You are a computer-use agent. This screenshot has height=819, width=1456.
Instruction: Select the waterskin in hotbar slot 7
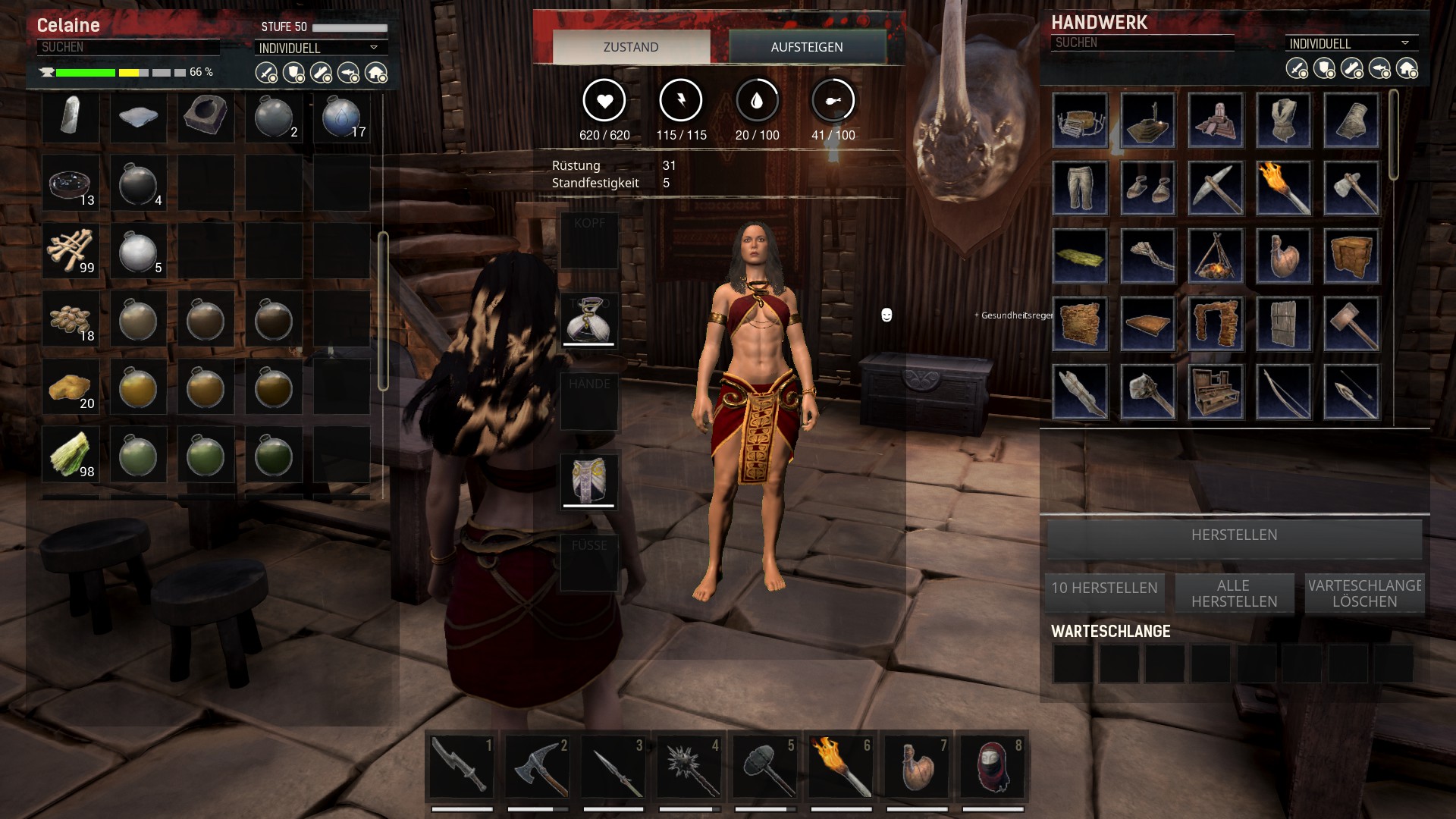(916, 767)
